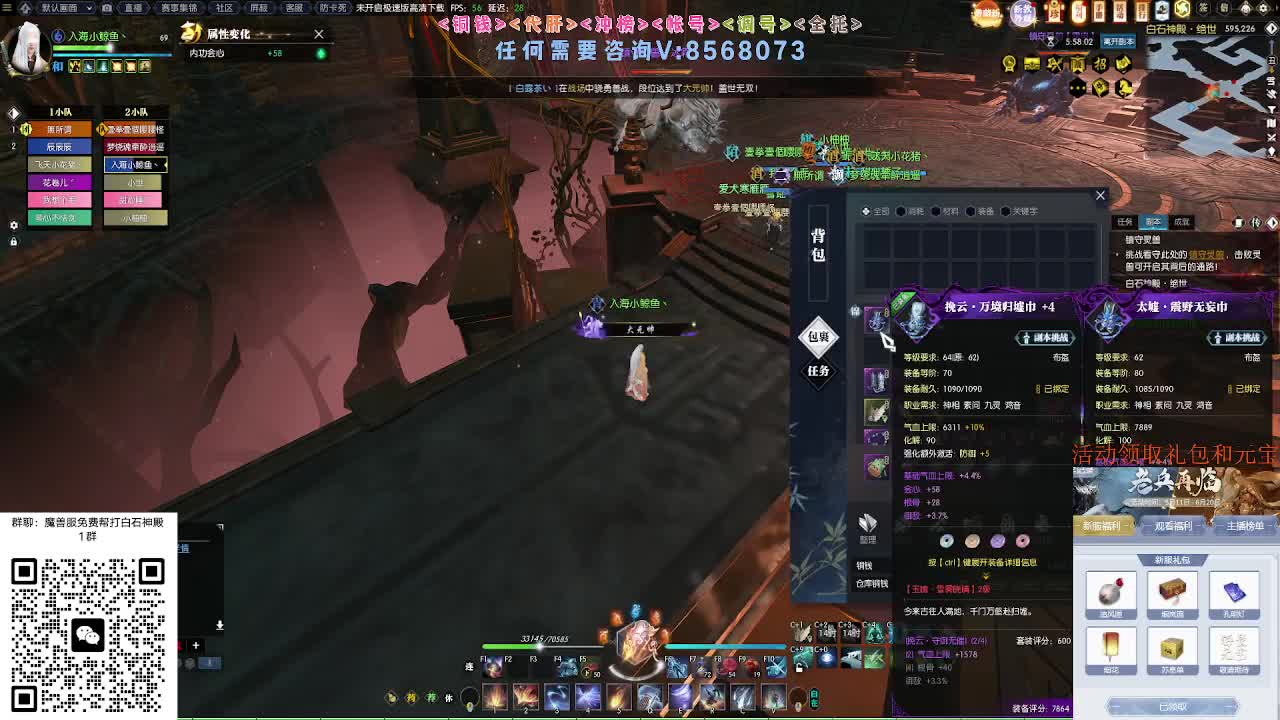Click the camera screenshot icon in the top bar

pyautogui.click(x=108, y=7)
